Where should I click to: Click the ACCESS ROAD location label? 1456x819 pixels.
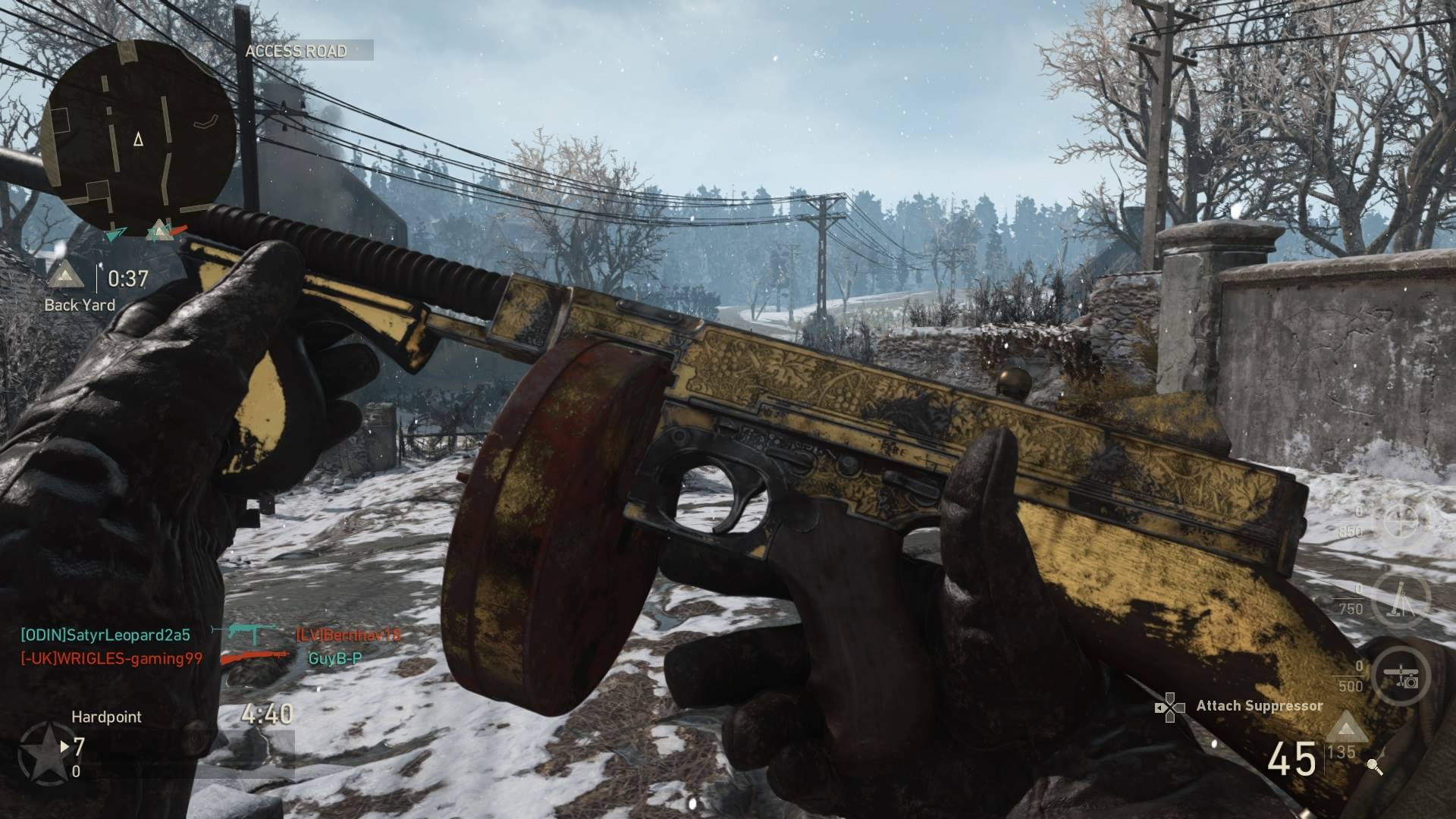pos(297,51)
